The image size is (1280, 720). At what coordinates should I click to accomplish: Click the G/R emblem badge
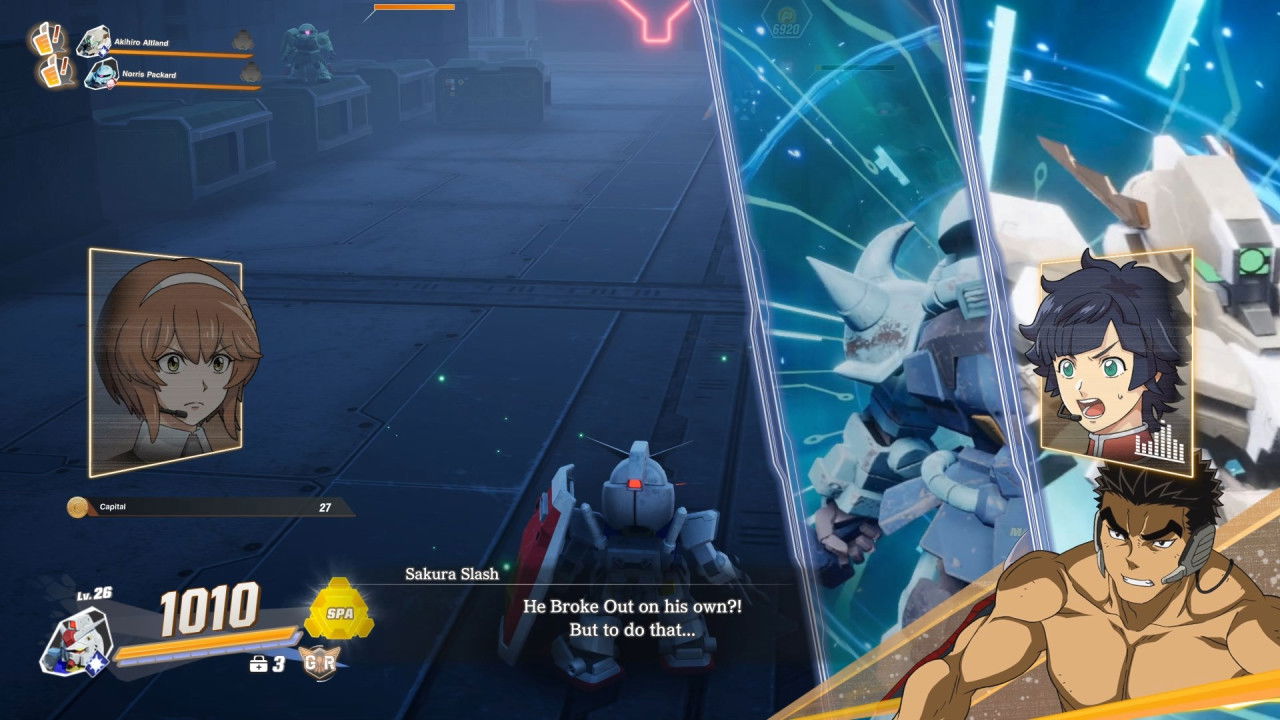319,662
